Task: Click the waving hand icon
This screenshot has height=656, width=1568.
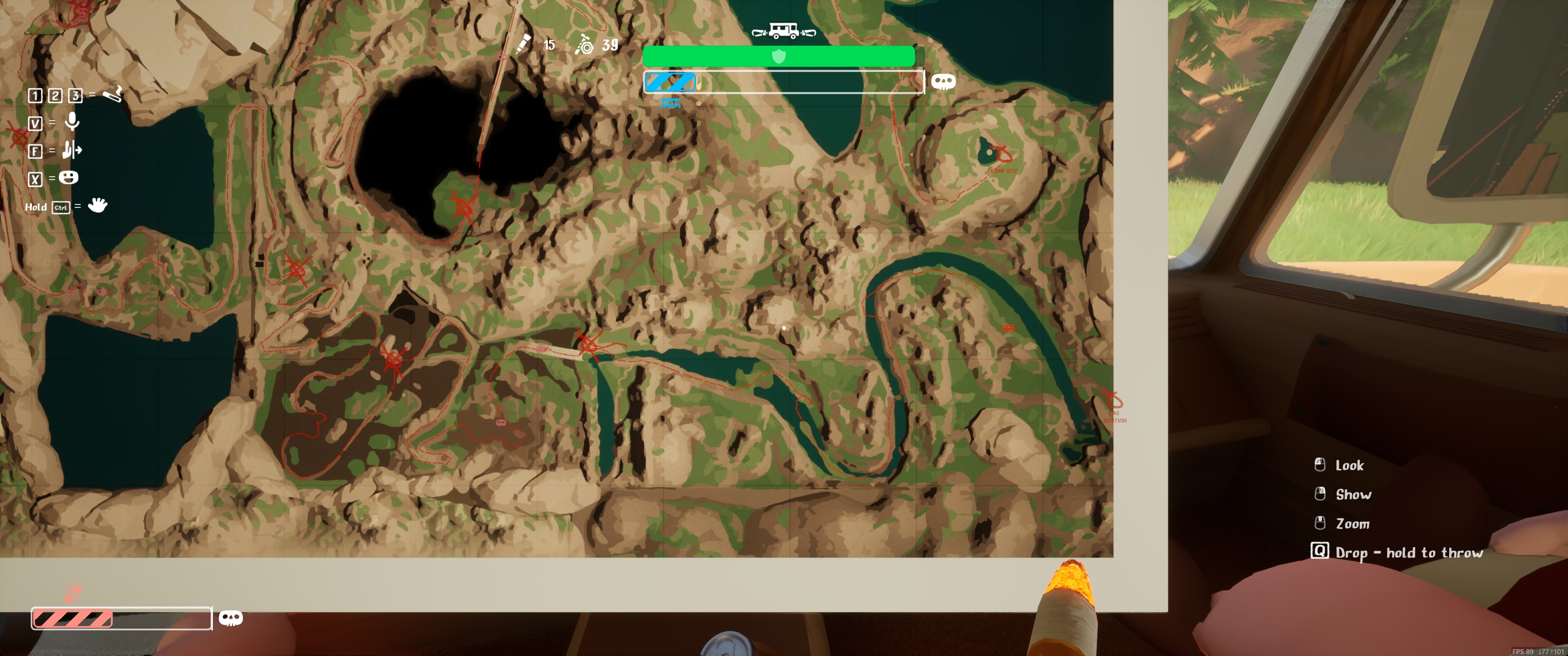Action: point(98,205)
